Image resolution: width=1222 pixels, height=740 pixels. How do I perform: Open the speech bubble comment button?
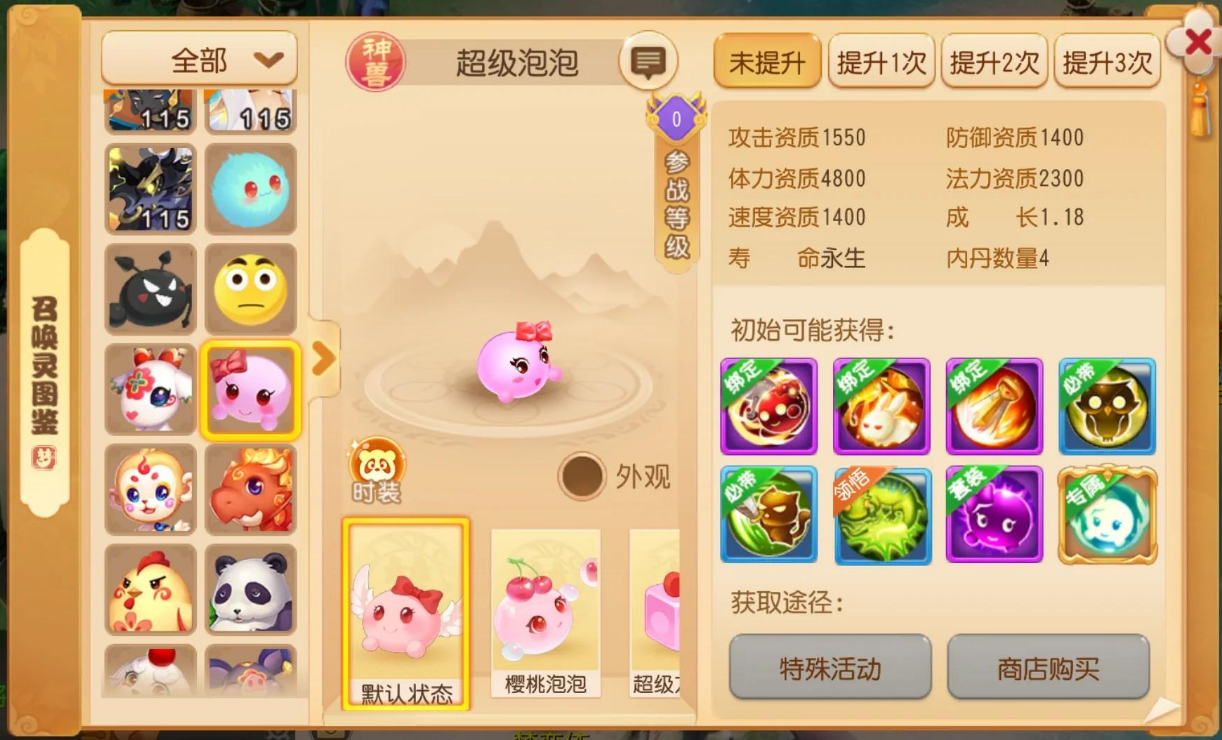[648, 63]
